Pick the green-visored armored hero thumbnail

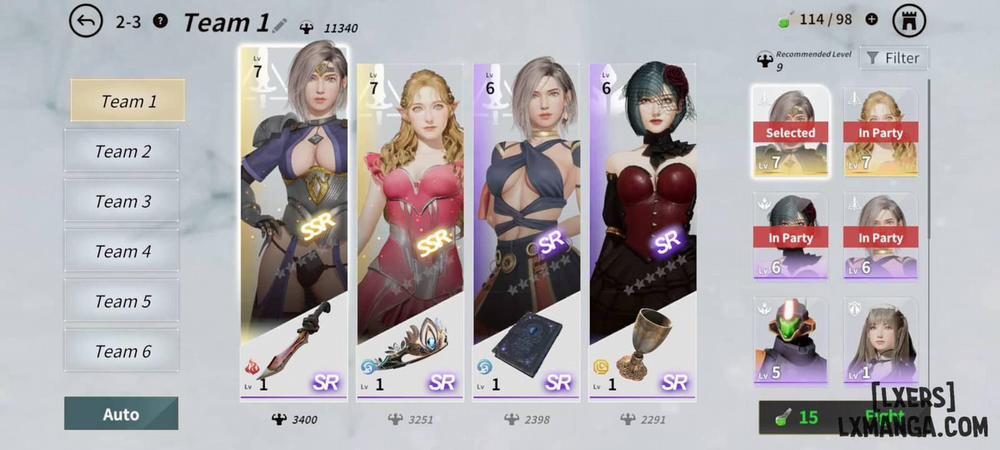790,340
